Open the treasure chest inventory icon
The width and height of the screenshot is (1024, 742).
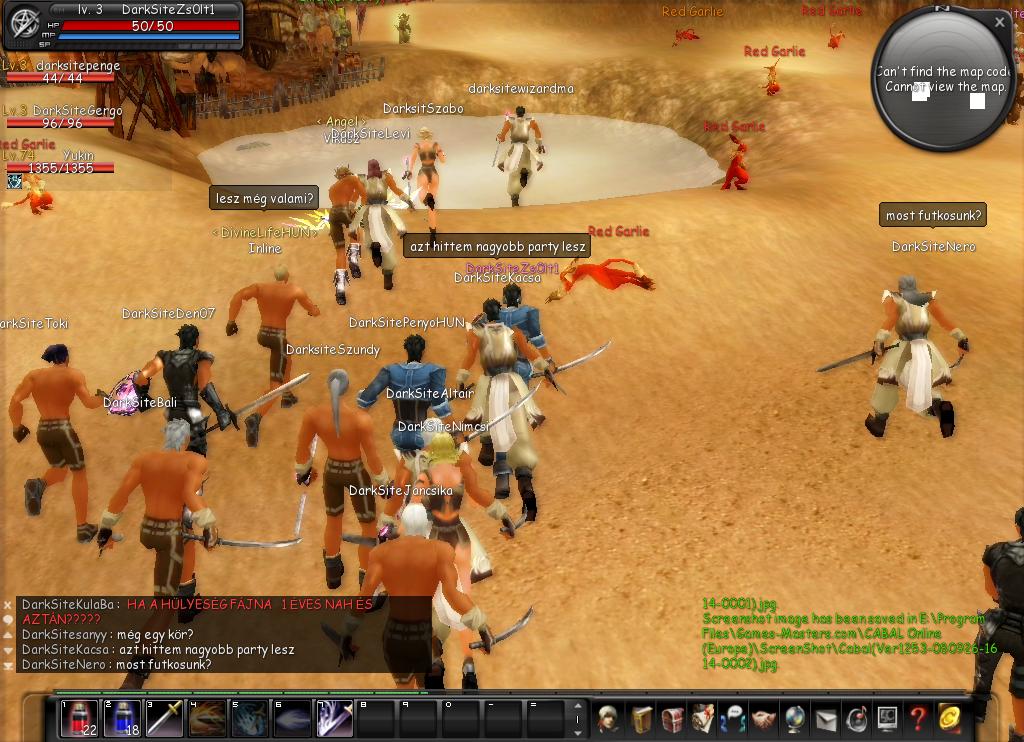pyautogui.click(x=672, y=718)
